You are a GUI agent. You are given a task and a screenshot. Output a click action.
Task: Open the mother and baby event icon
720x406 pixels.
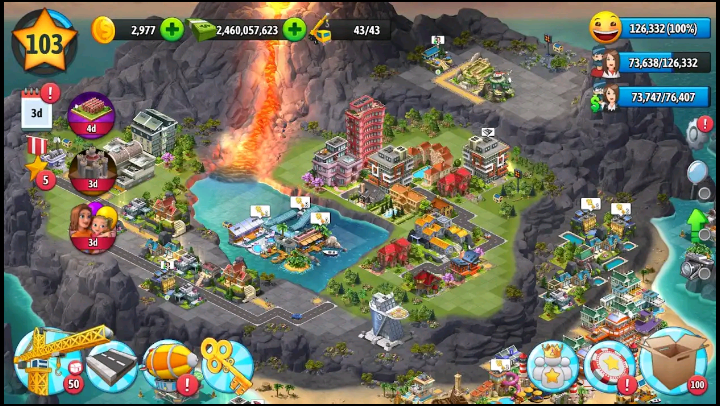[92, 227]
